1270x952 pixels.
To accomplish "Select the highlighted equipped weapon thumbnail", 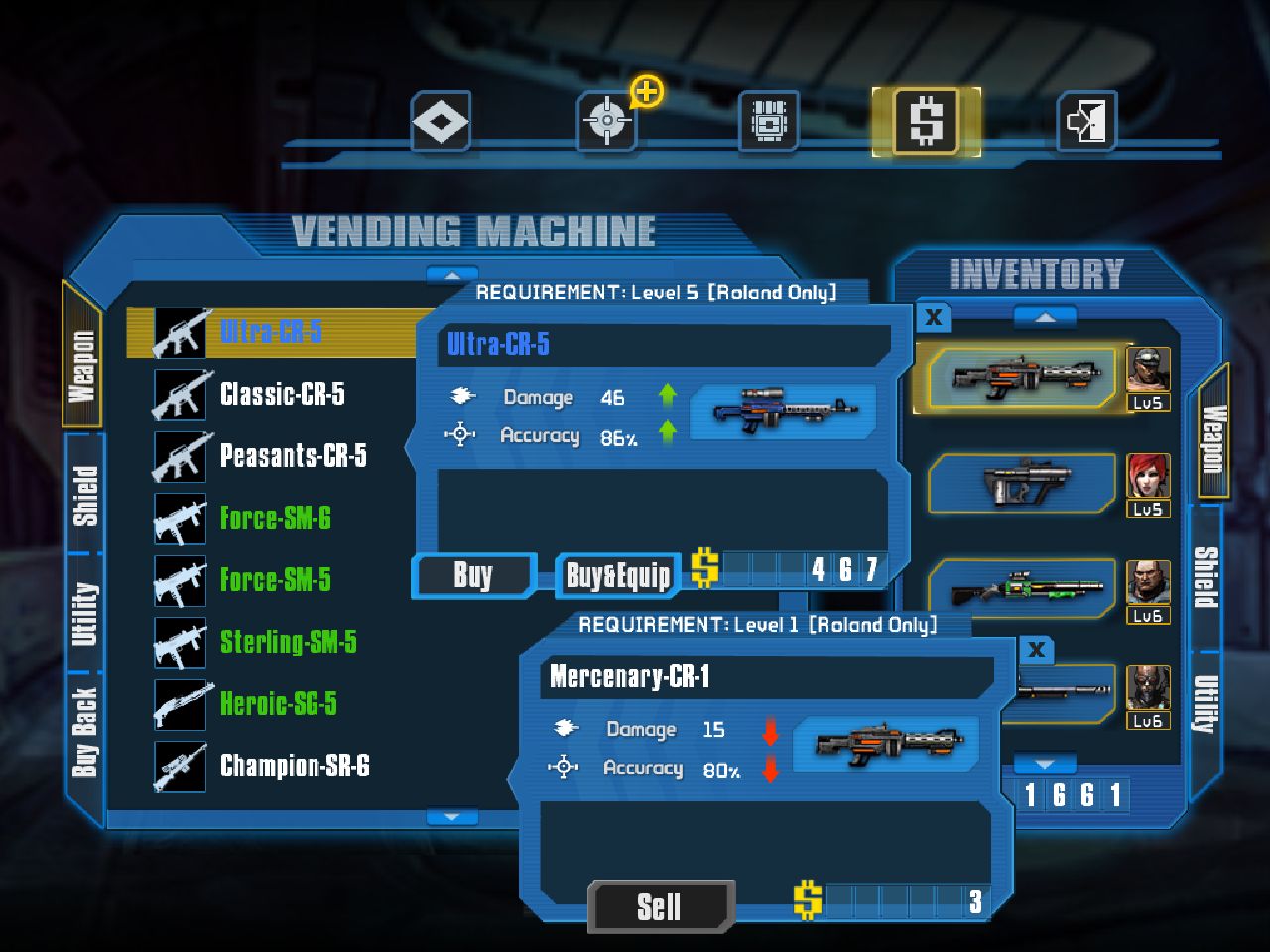I will 1022,378.
